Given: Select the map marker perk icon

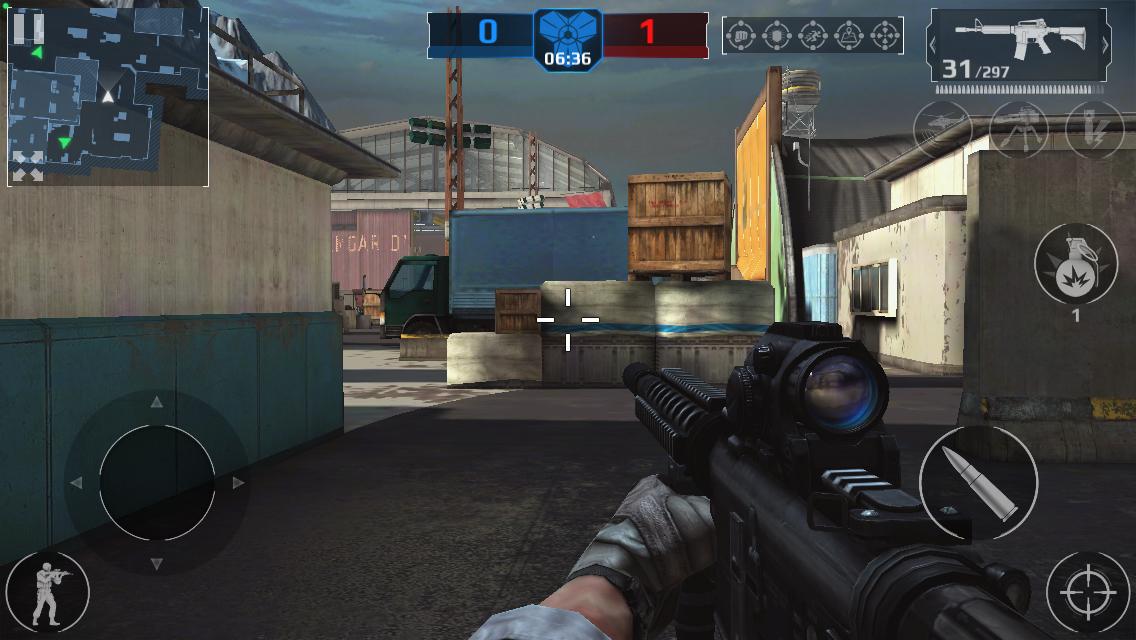Looking at the screenshot, I should click(x=849, y=36).
